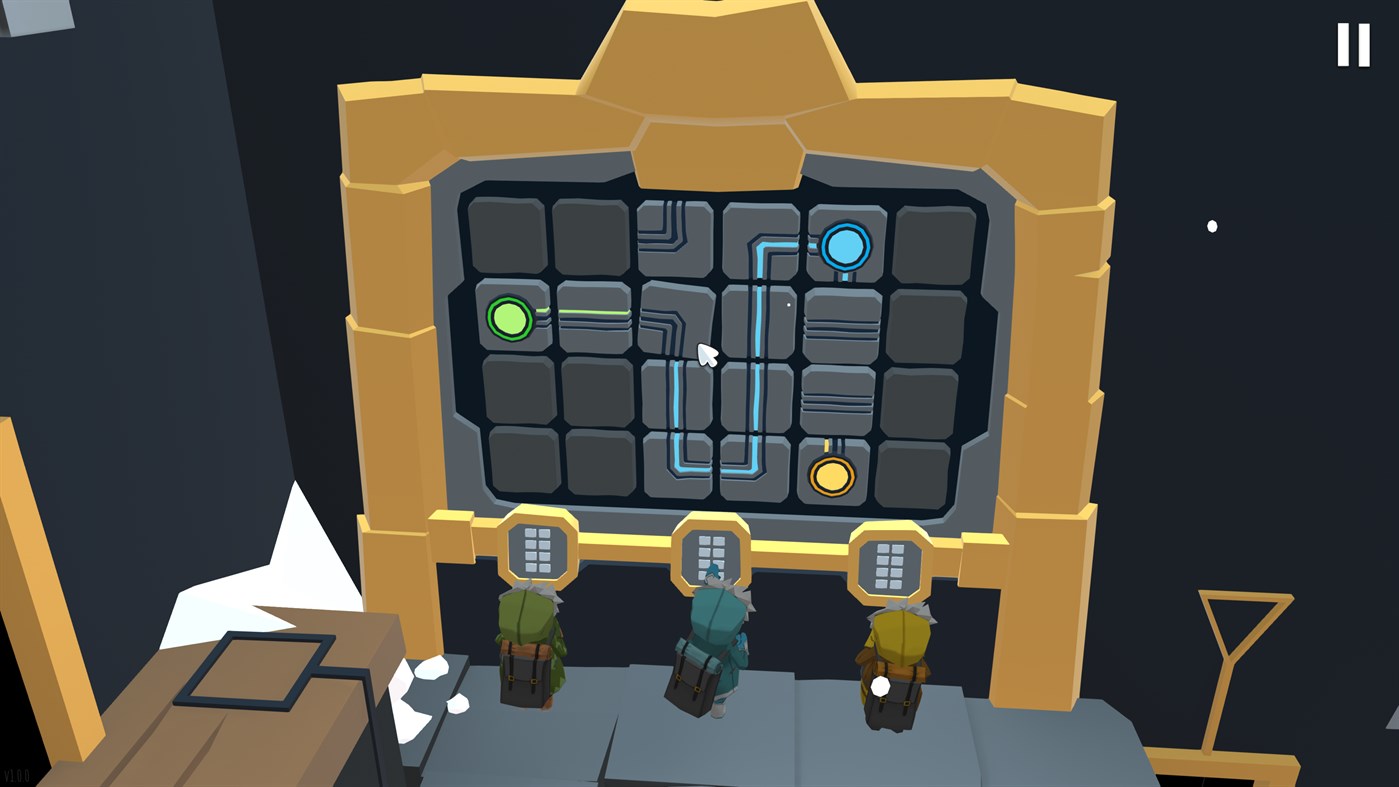Select the green circular node on the grid
Image resolution: width=1399 pixels, height=787 pixels.
click(511, 319)
